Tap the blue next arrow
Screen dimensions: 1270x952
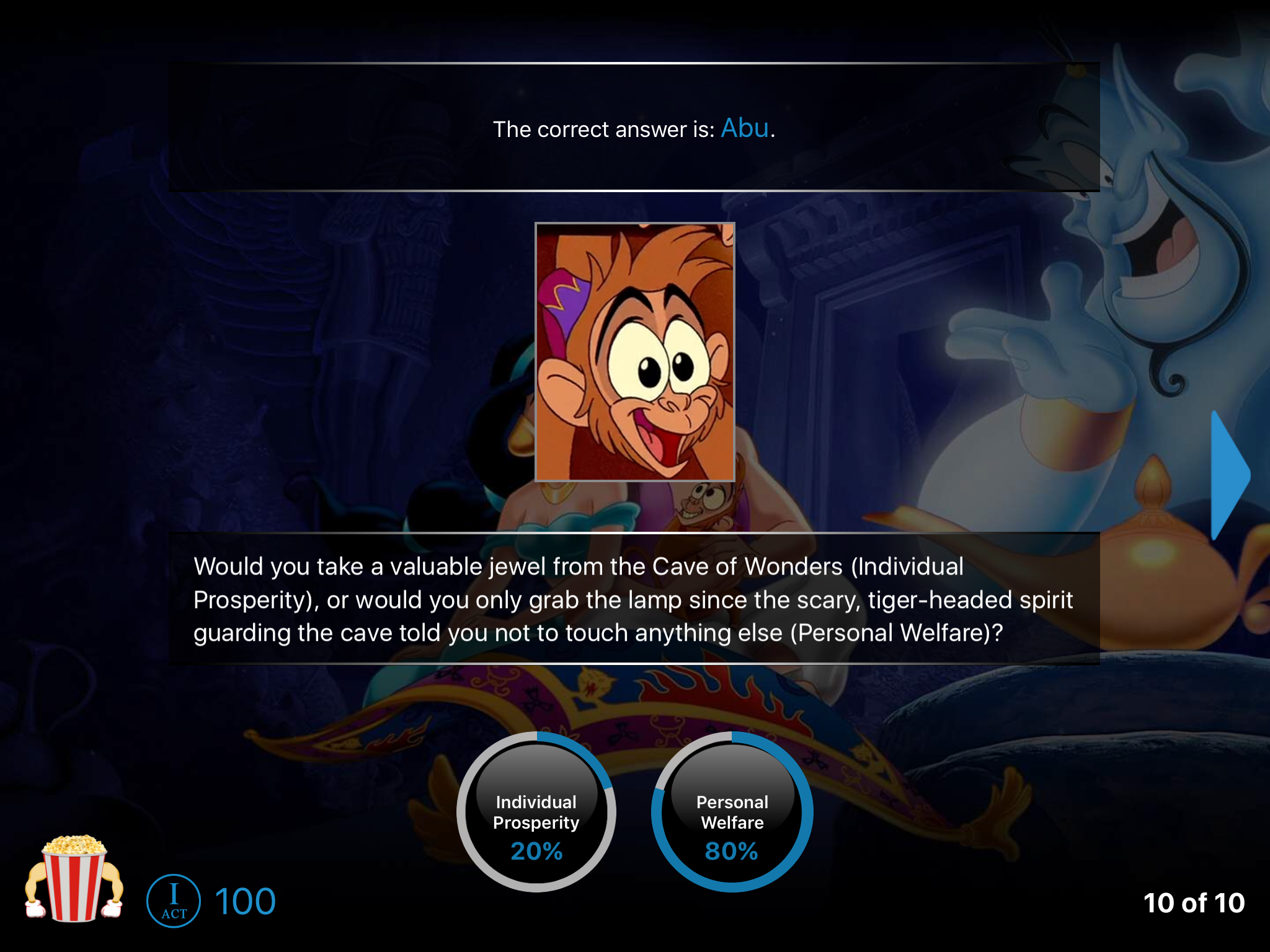coord(1229,475)
